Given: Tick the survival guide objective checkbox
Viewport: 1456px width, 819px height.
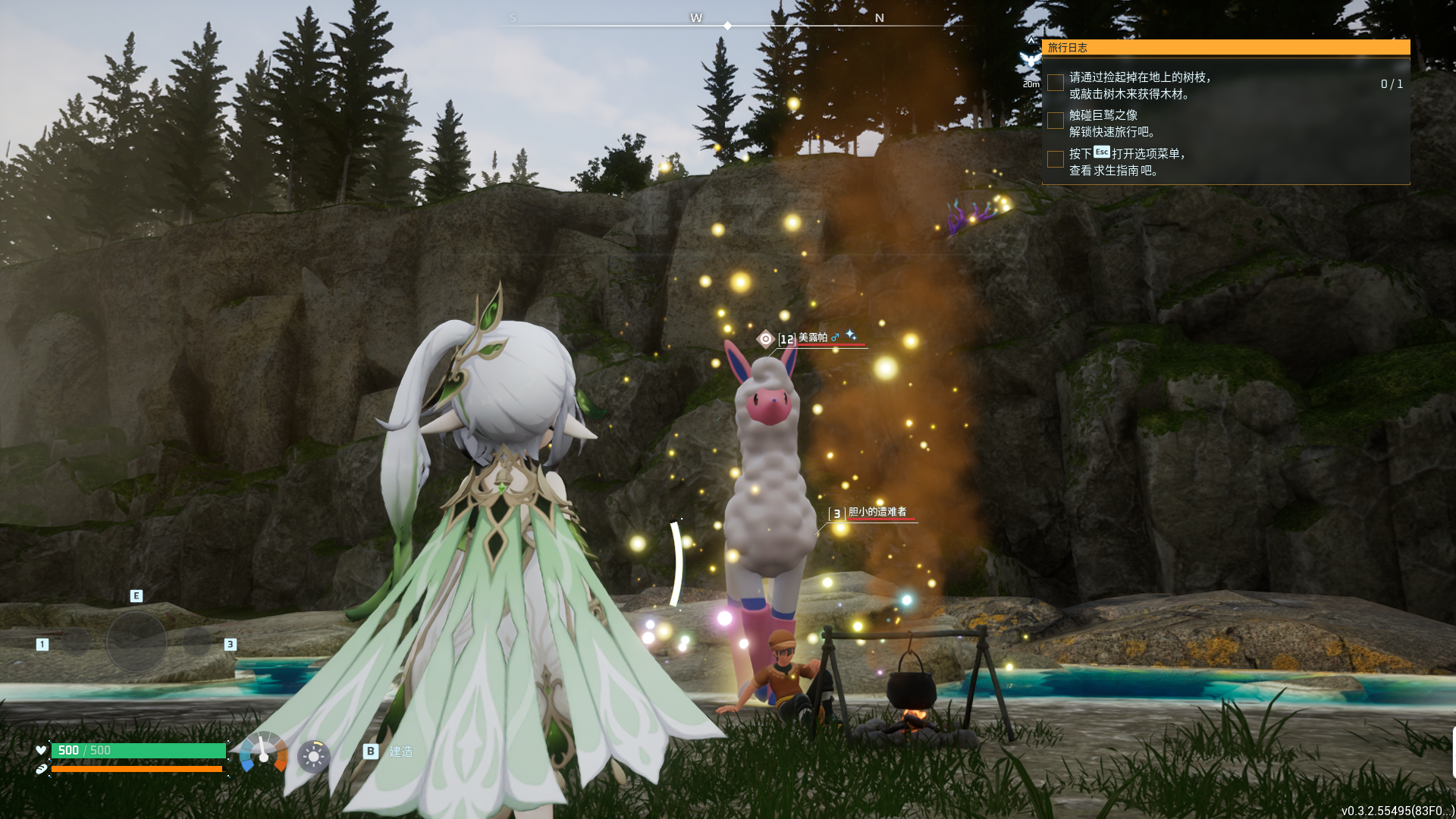Looking at the screenshot, I should click(x=1055, y=159).
